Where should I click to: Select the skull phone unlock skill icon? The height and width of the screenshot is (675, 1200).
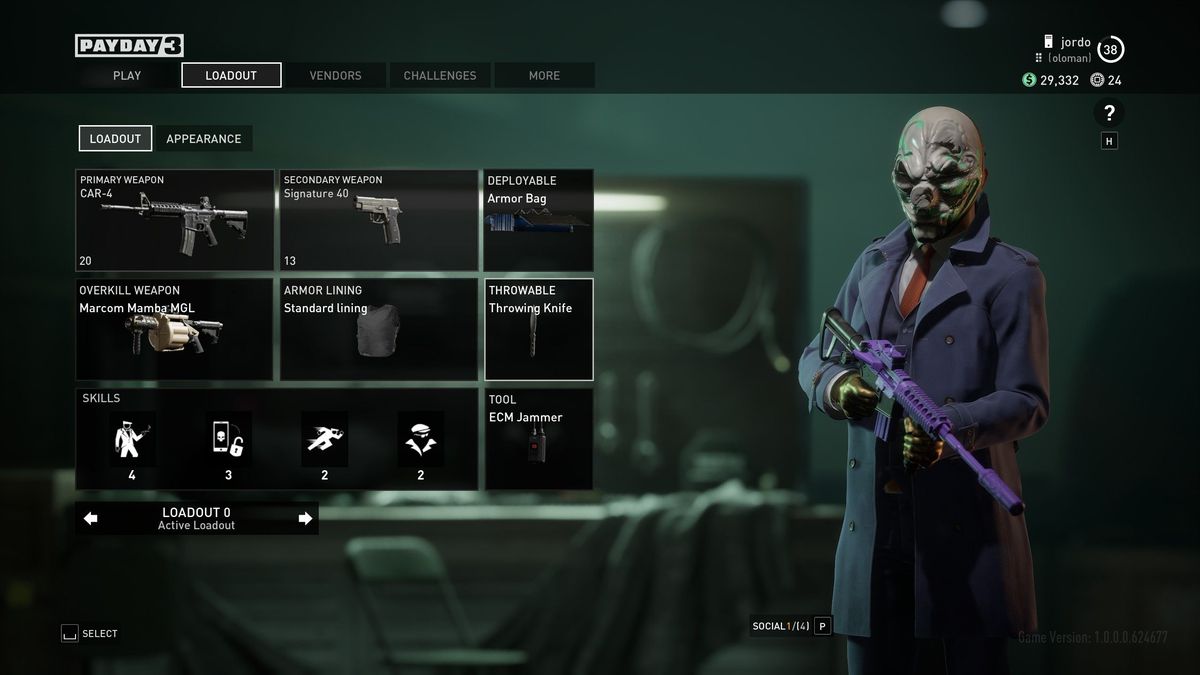pos(228,439)
